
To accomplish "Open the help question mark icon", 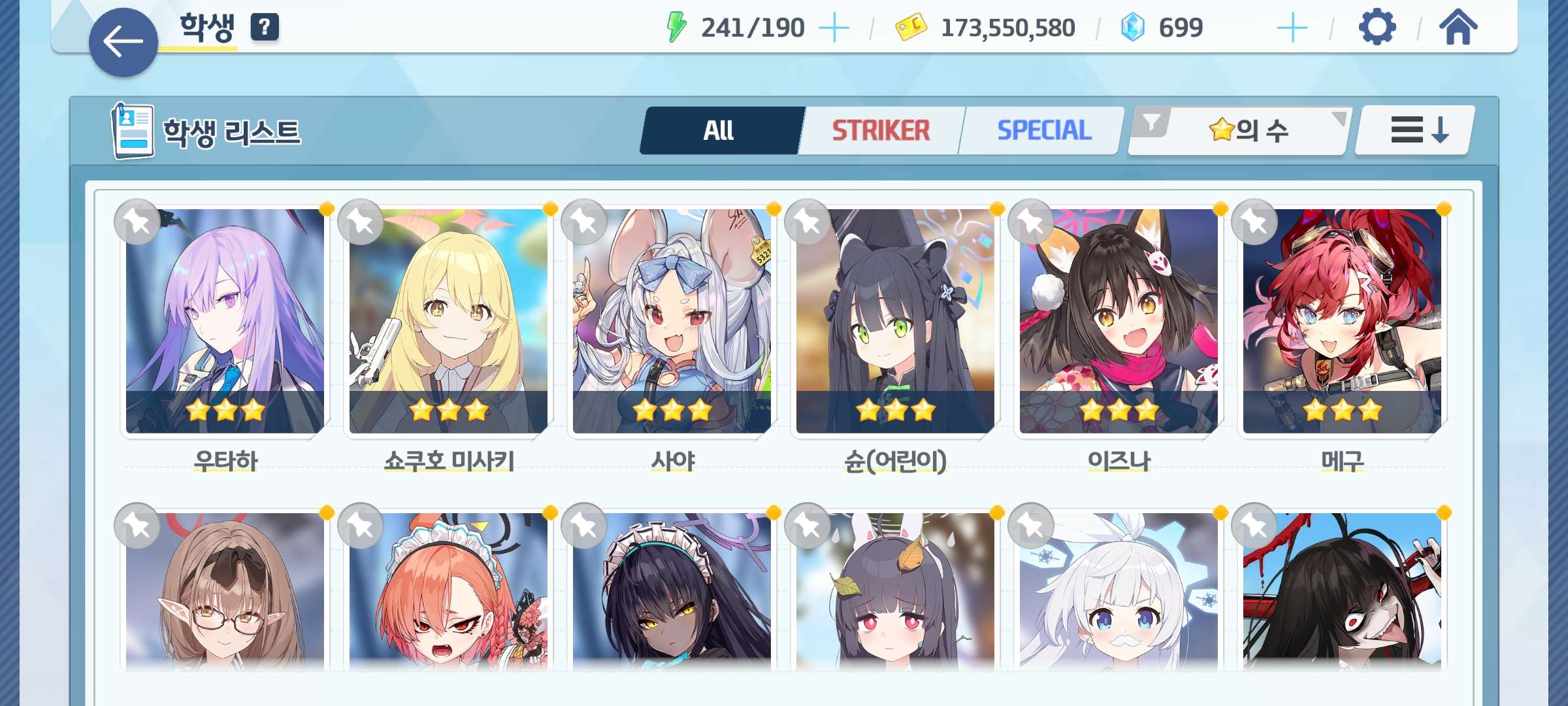I will (265, 27).
